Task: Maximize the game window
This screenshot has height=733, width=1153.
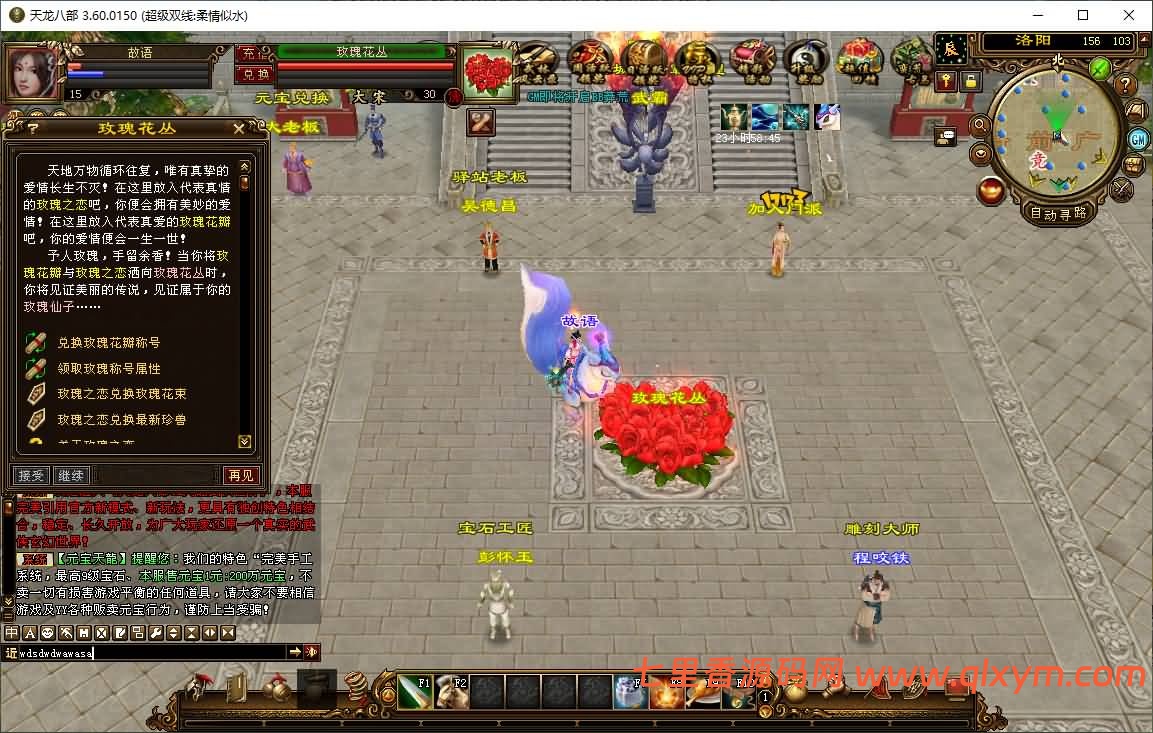Action: [x=1083, y=15]
